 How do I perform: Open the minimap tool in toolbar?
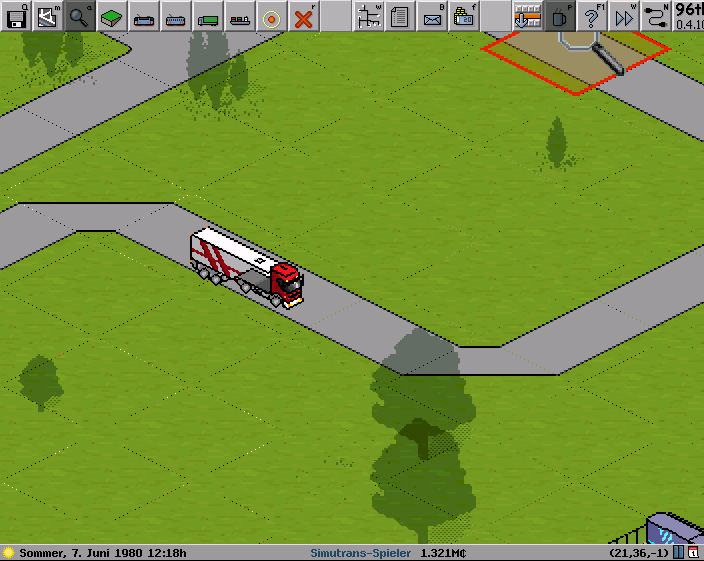pos(48,16)
